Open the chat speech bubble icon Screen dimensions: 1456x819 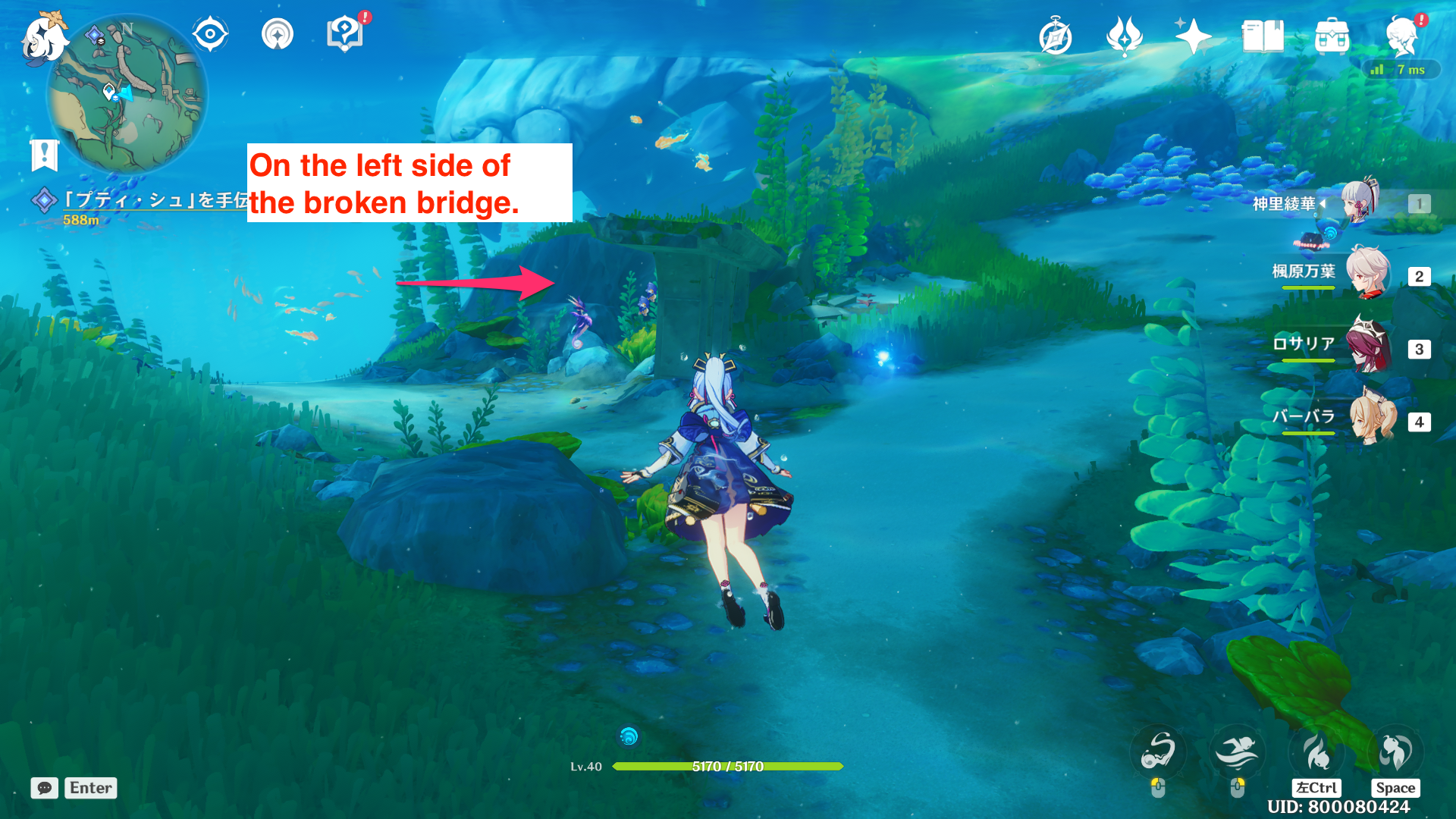44,788
